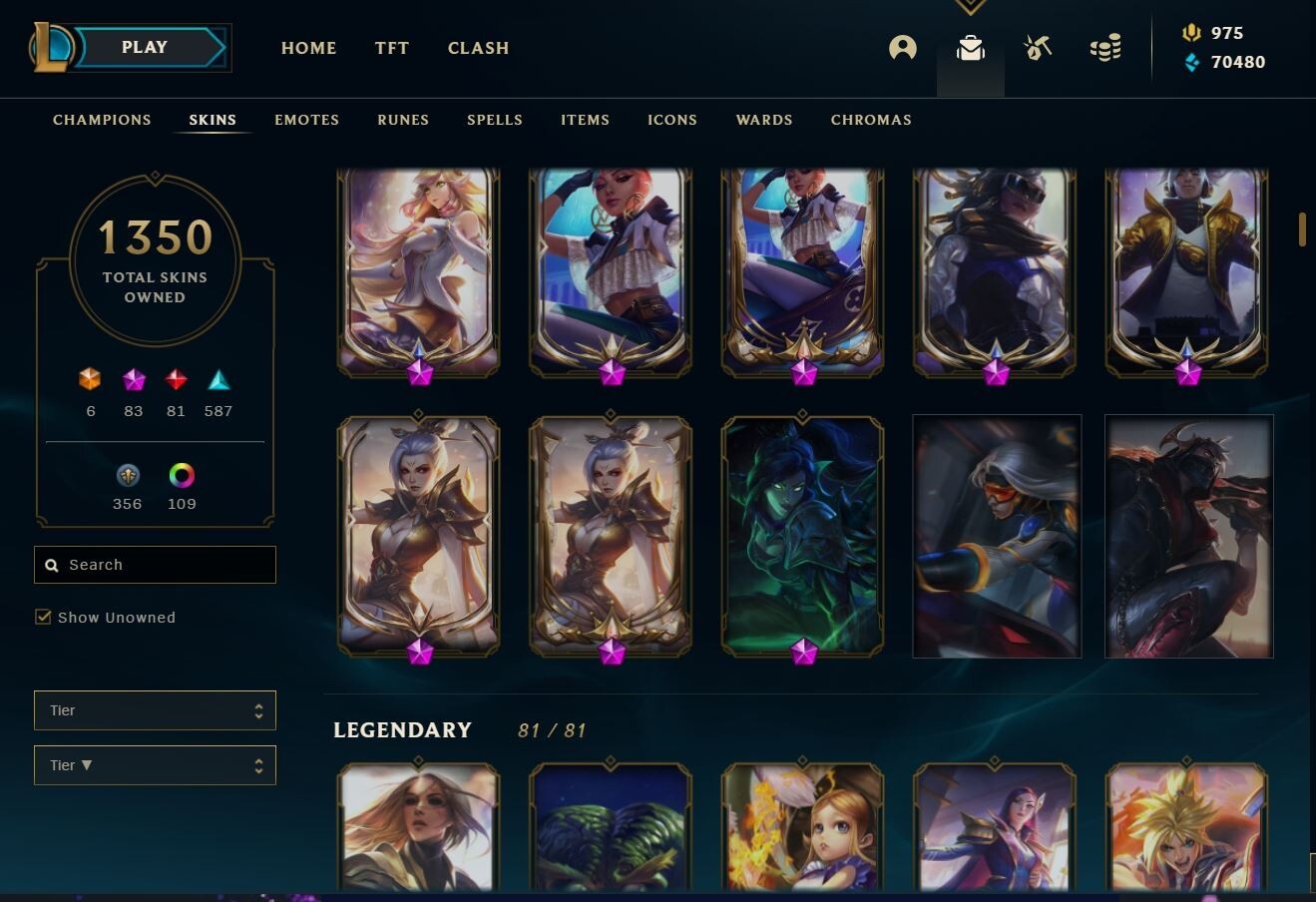The image size is (1316, 902).
Task: Click the PLAY button
Action: [144, 47]
